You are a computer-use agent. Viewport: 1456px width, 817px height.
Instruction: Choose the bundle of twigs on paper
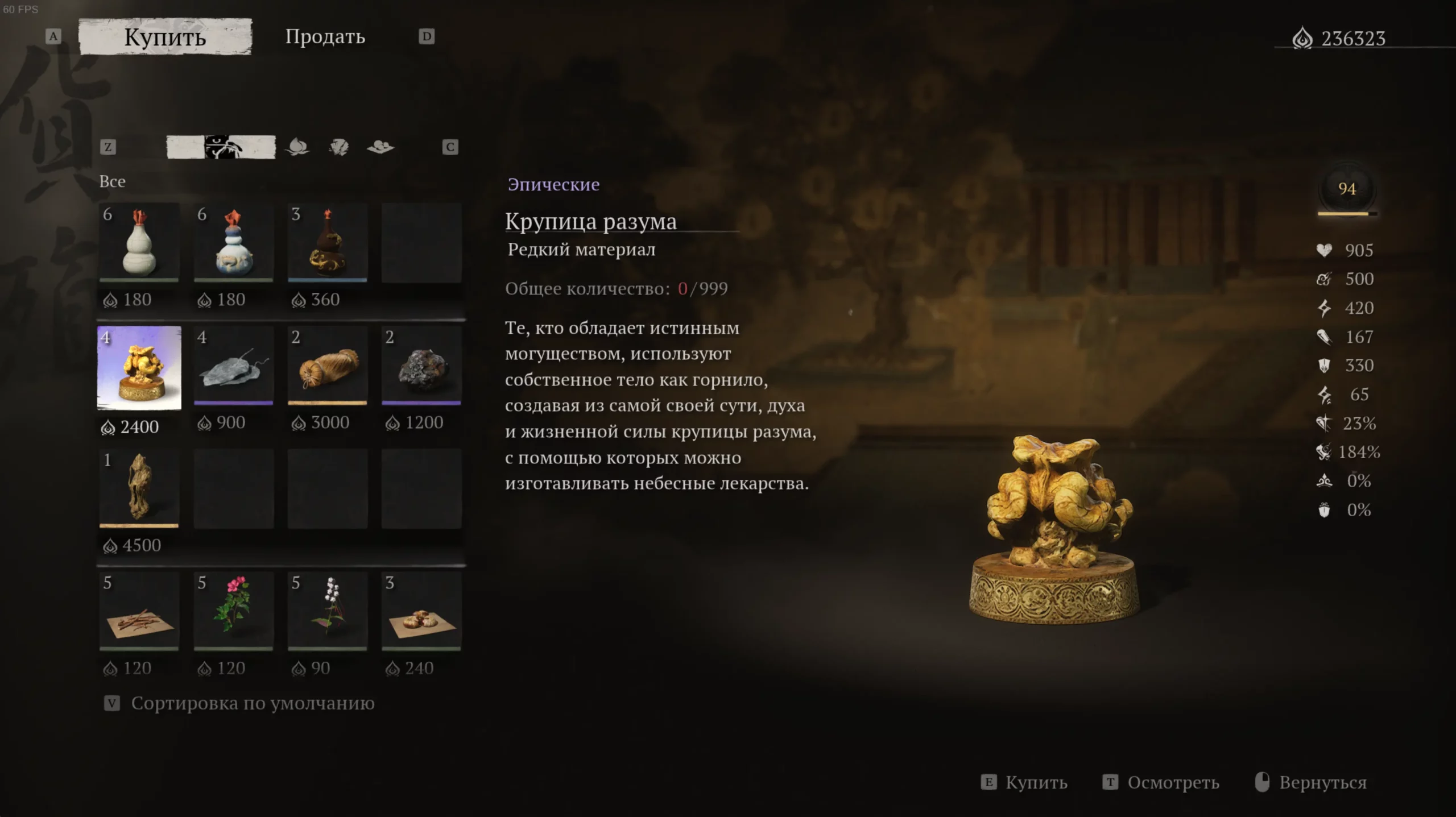click(x=139, y=612)
